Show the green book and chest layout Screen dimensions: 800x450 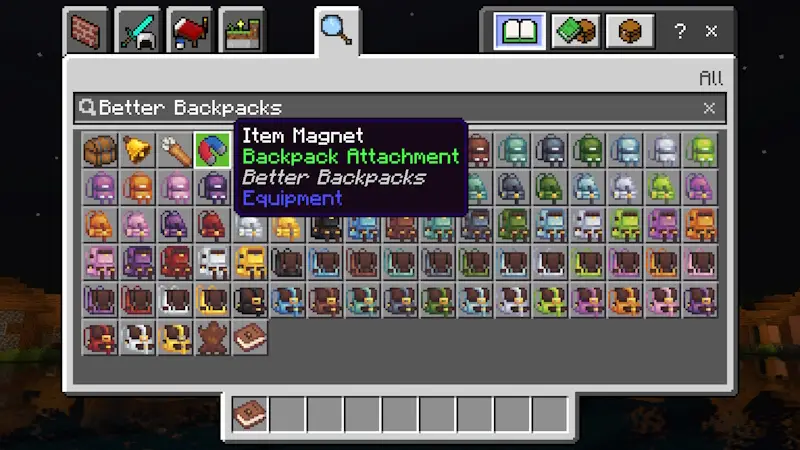pyautogui.click(x=576, y=31)
